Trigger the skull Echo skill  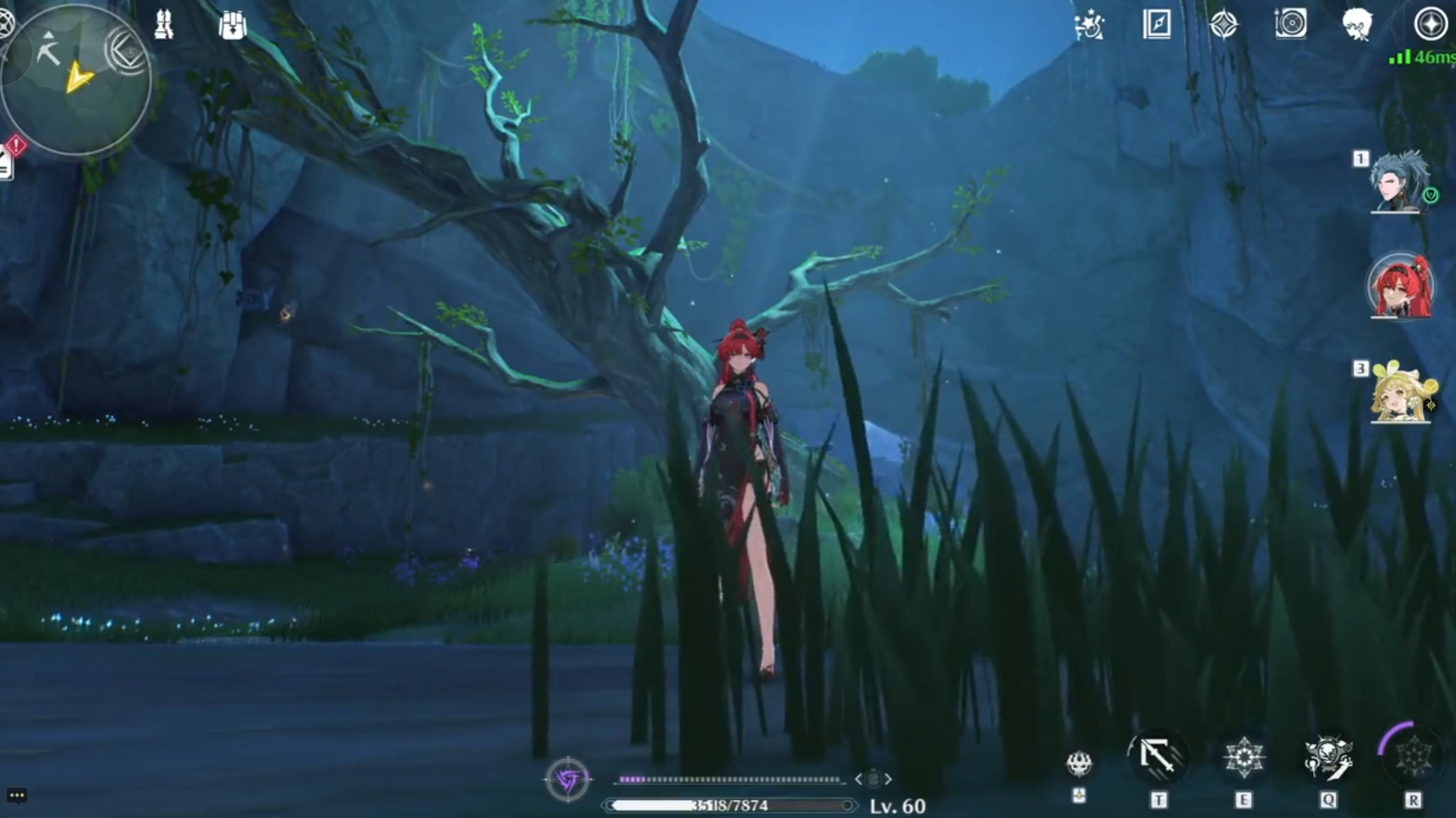[x=1327, y=756]
